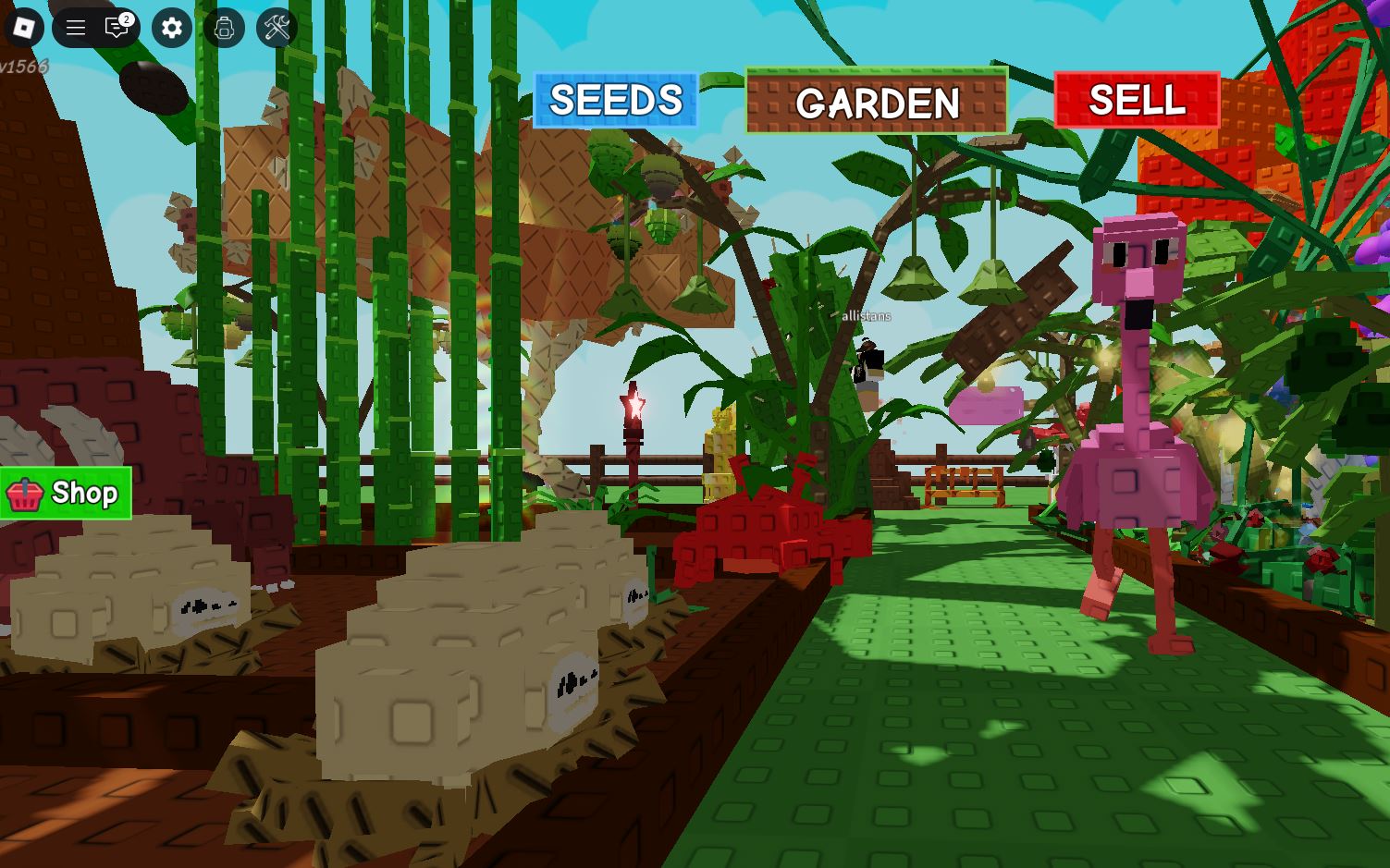1390x868 pixels.
Task: Select the SEEDS tab
Action: click(x=614, y=100)
